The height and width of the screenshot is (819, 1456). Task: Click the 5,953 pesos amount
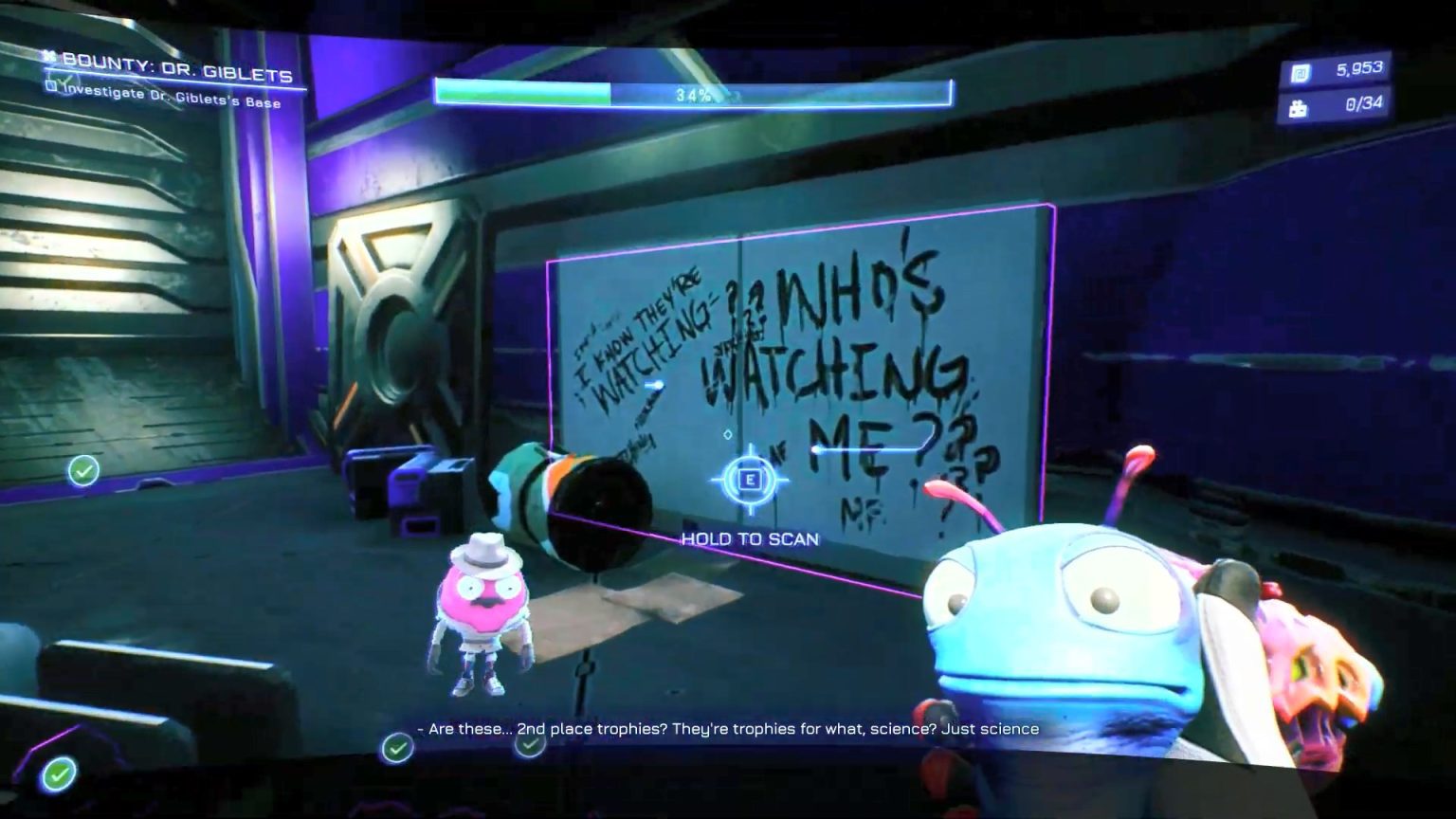pyautogui.click(x=1354, y=66)
